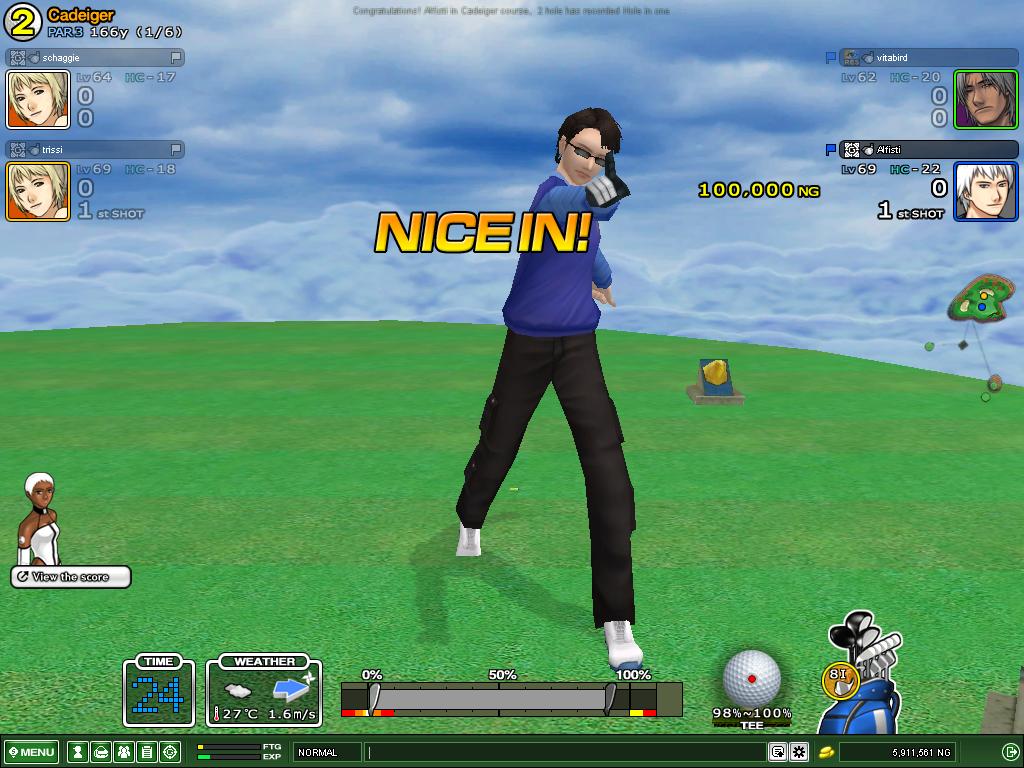
Task: Open the NORMAL chat mode selector
Action: [327, 752]
